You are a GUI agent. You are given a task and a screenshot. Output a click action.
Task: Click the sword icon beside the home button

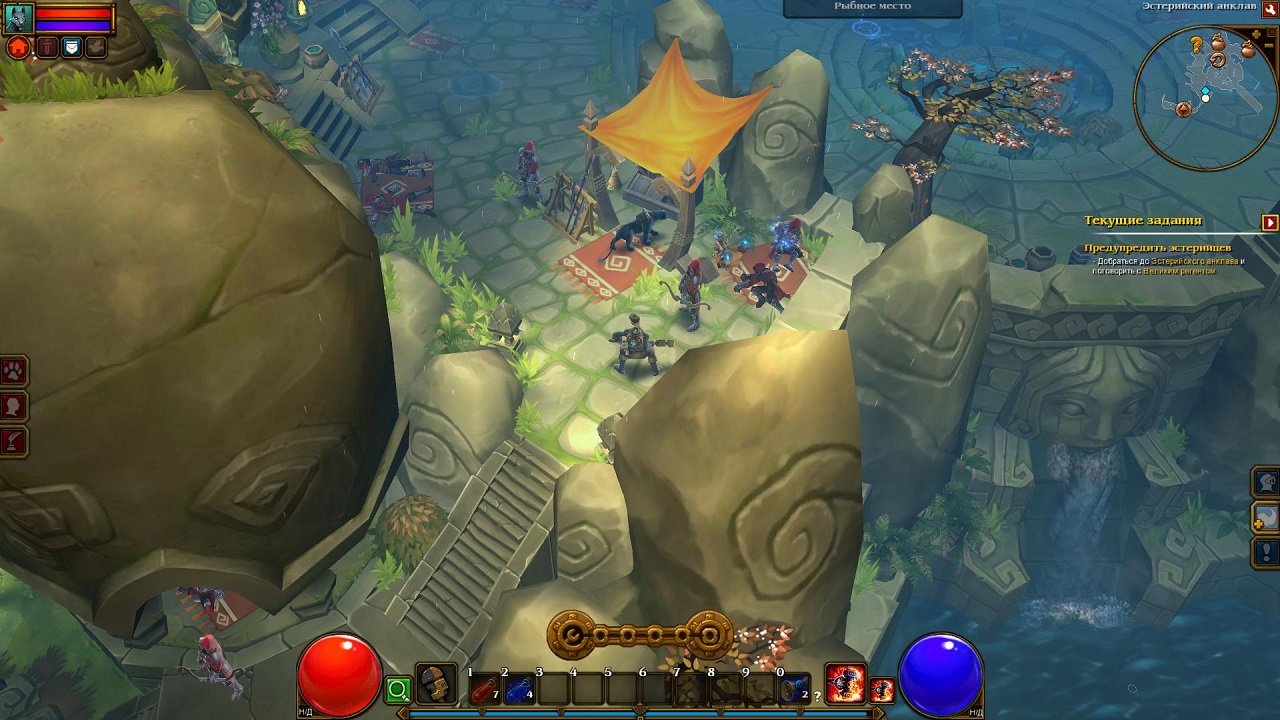pos(47,45)
